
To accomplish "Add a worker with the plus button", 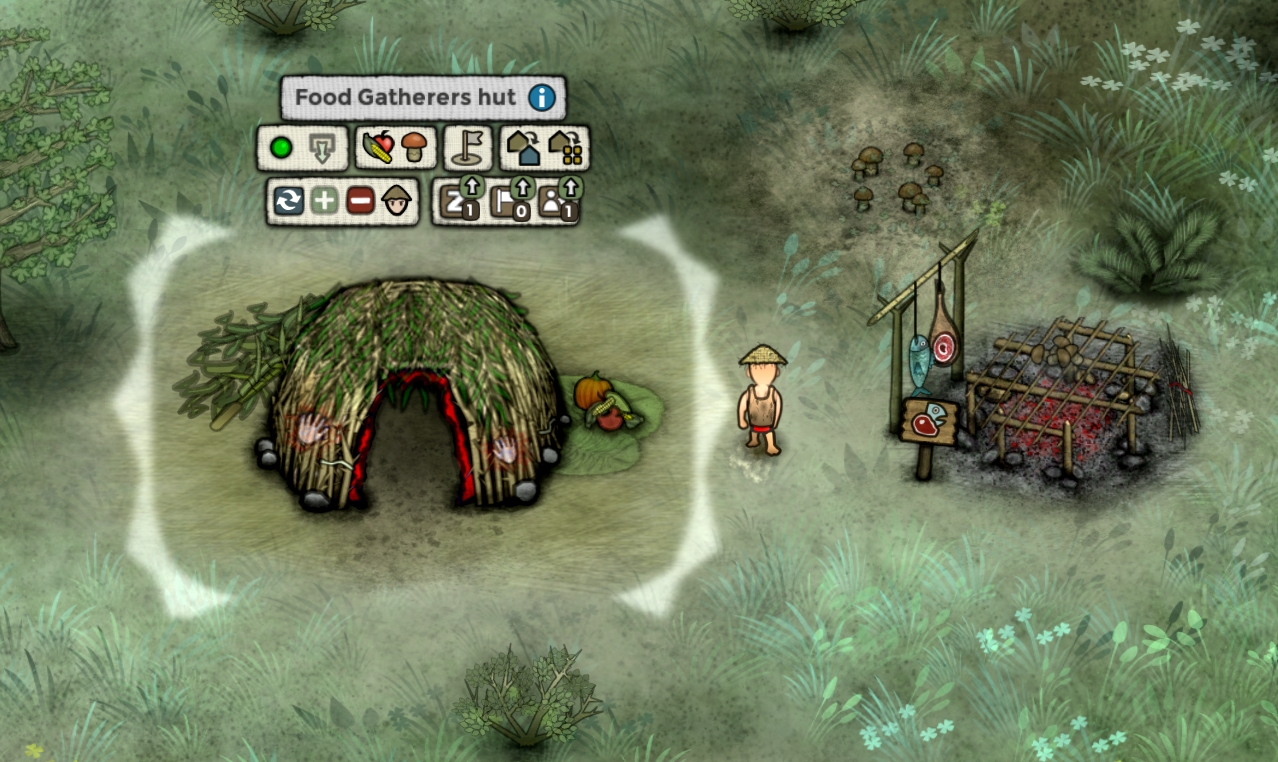I will [x=324, y=201].
